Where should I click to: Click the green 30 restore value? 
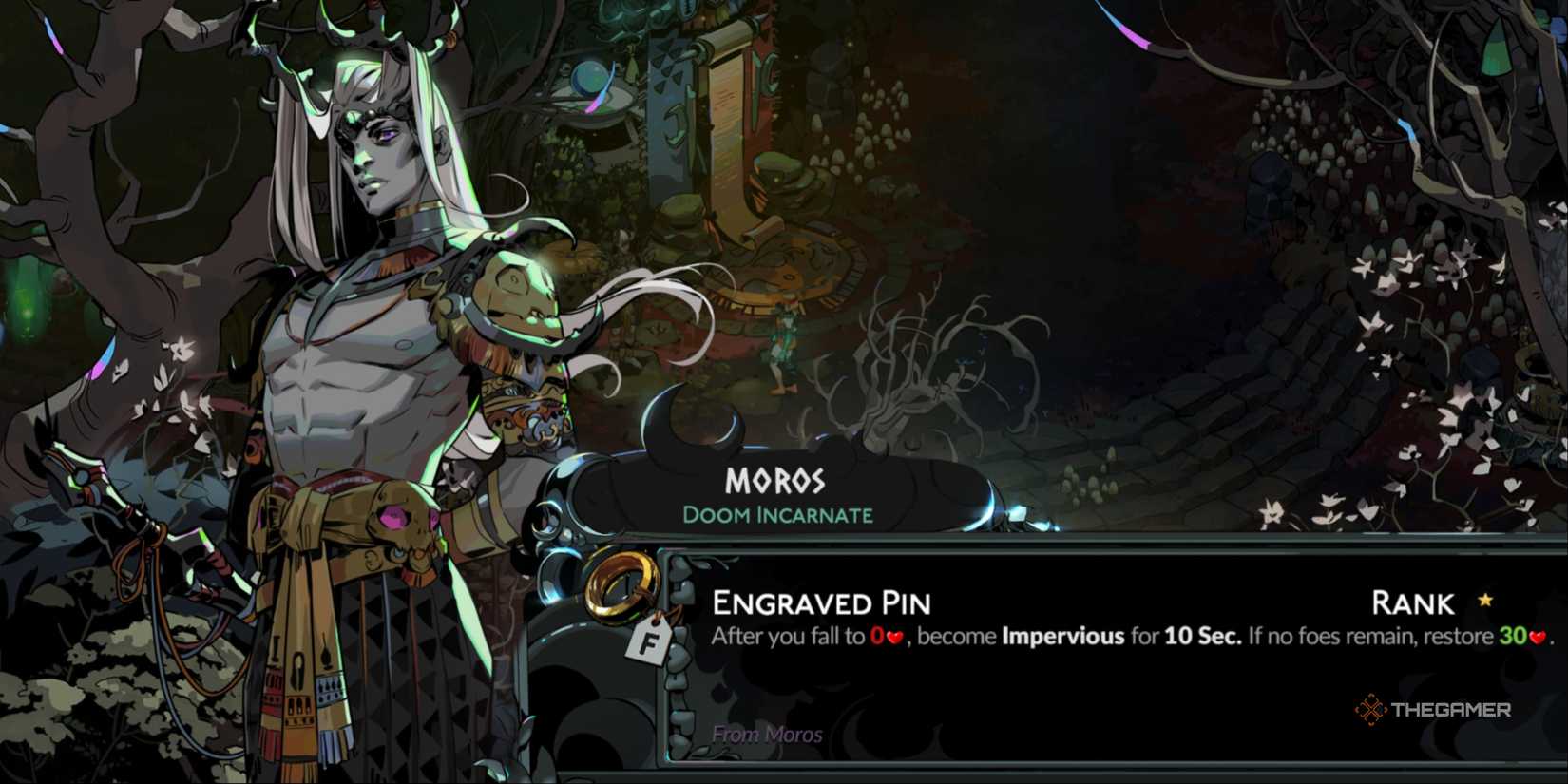point(1513,637)
